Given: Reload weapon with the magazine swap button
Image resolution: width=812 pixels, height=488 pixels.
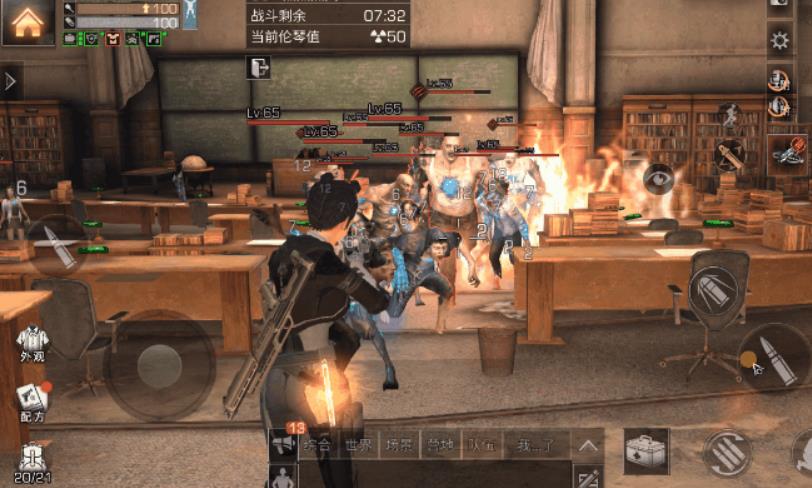Looking at the screenshot, I should coord(727,453).
